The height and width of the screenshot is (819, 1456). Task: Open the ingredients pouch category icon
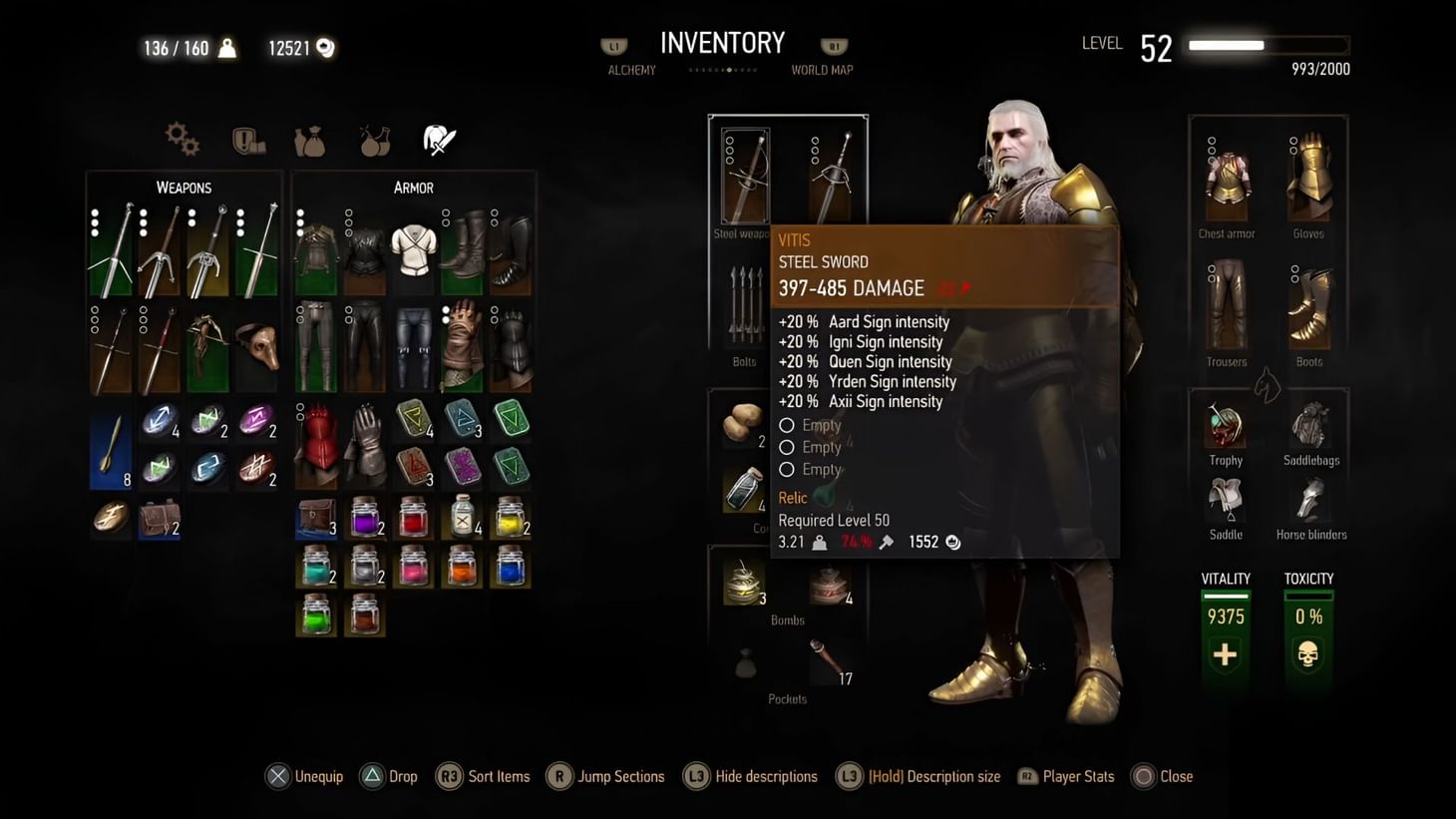click(x=310, y=141)
